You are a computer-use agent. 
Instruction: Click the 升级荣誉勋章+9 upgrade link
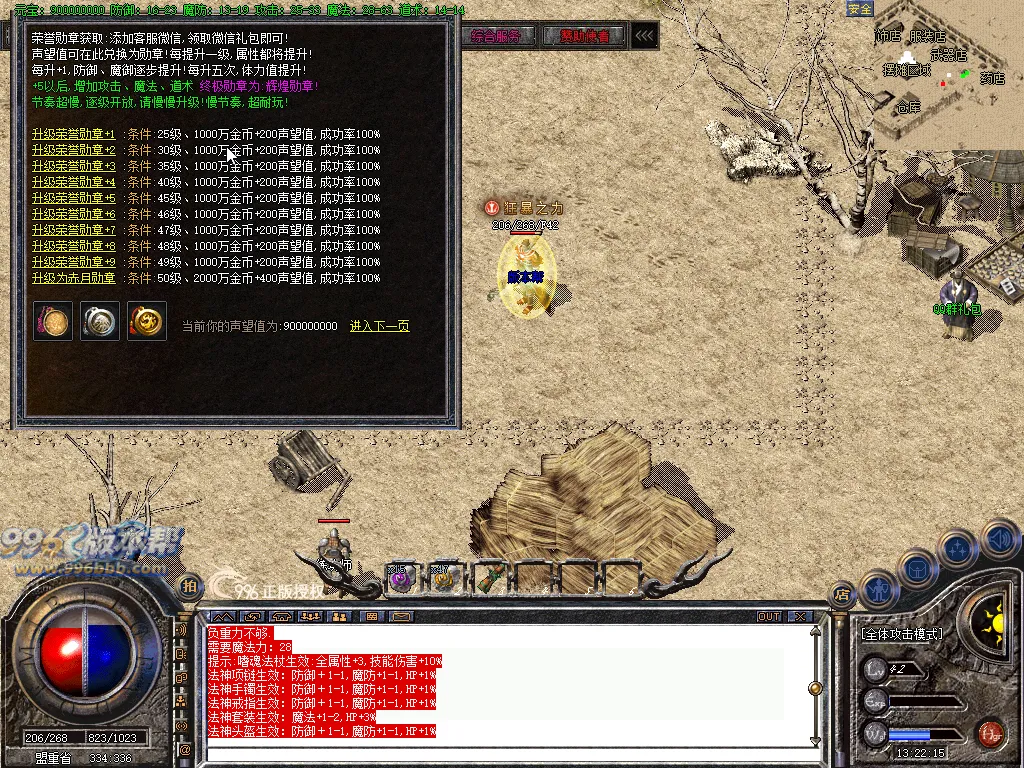pyautogui.click(x=74, y=262)
